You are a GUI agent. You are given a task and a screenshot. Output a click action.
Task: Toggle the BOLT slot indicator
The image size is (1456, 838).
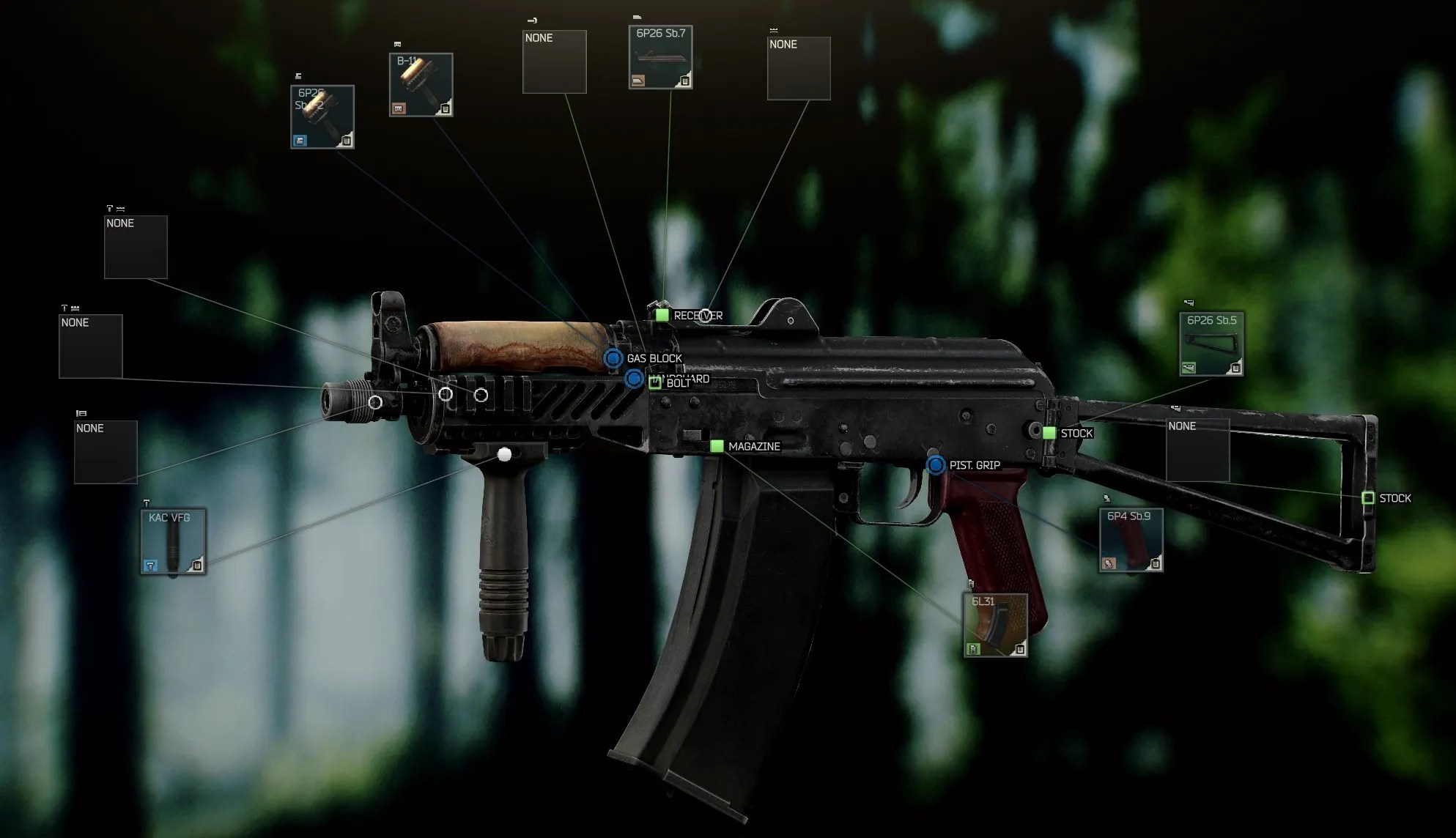[x=633, y=379]
